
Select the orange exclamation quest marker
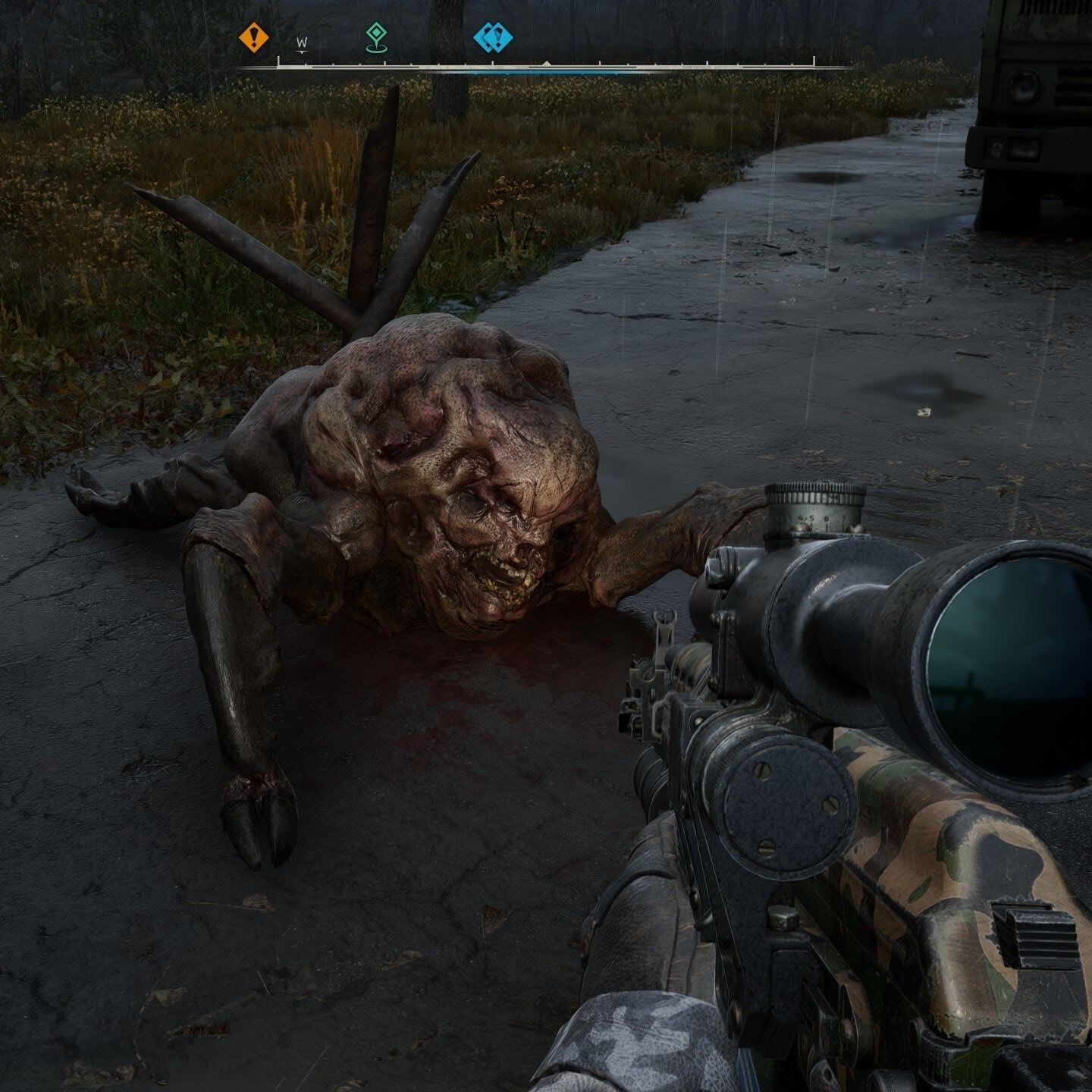coord(254,37)
